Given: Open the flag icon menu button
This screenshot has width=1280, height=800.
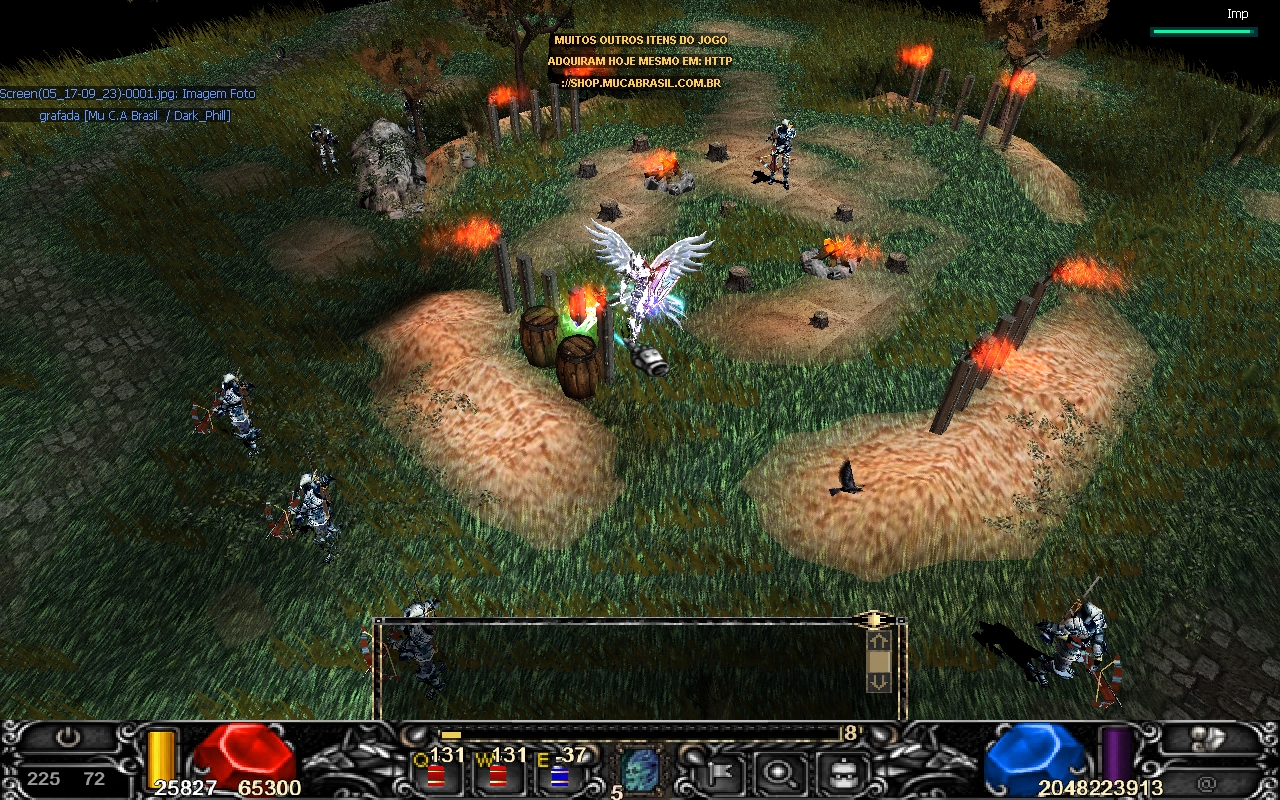Looking at the screenshot, I should click(717, 772).
